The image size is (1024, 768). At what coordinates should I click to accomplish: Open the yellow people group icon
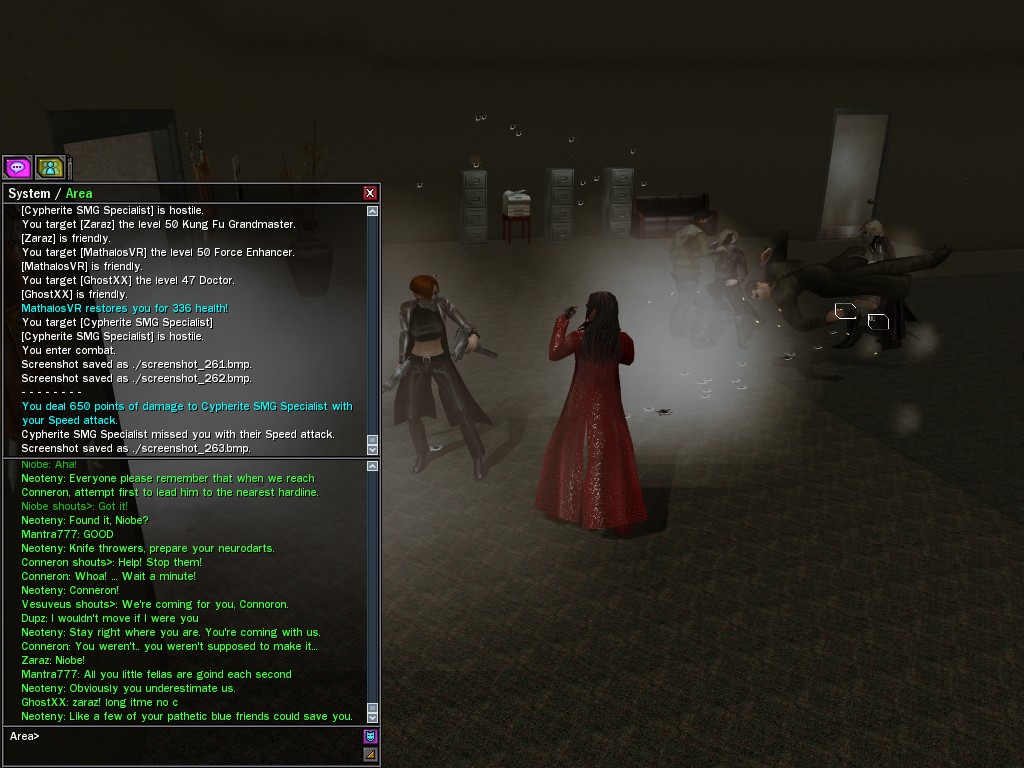[x=50, y=167]
